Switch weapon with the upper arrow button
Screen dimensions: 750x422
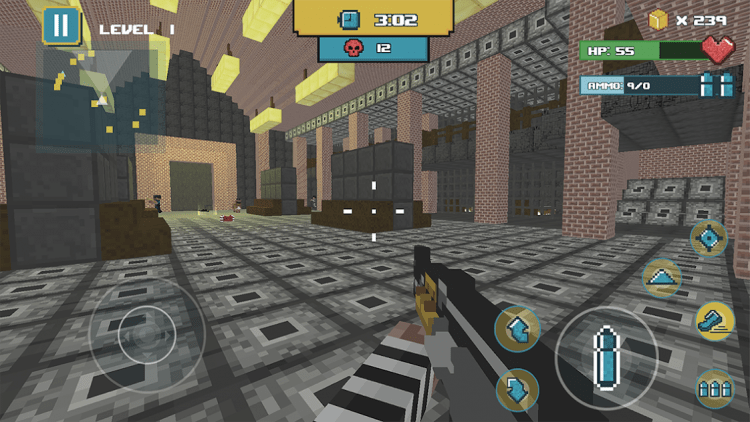[517, 328]
